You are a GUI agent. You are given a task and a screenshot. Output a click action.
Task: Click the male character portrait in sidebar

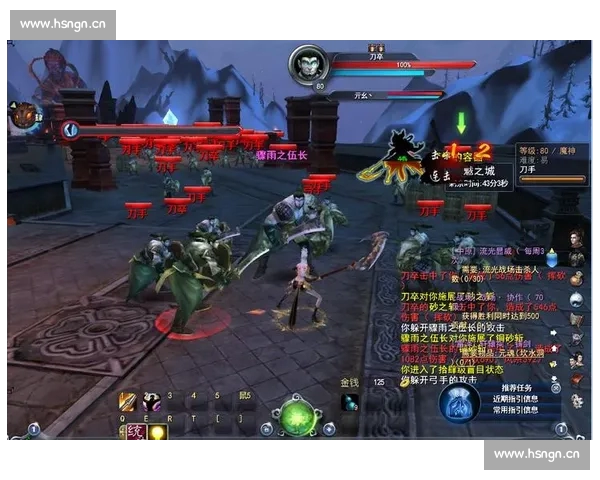click(576, 240)
